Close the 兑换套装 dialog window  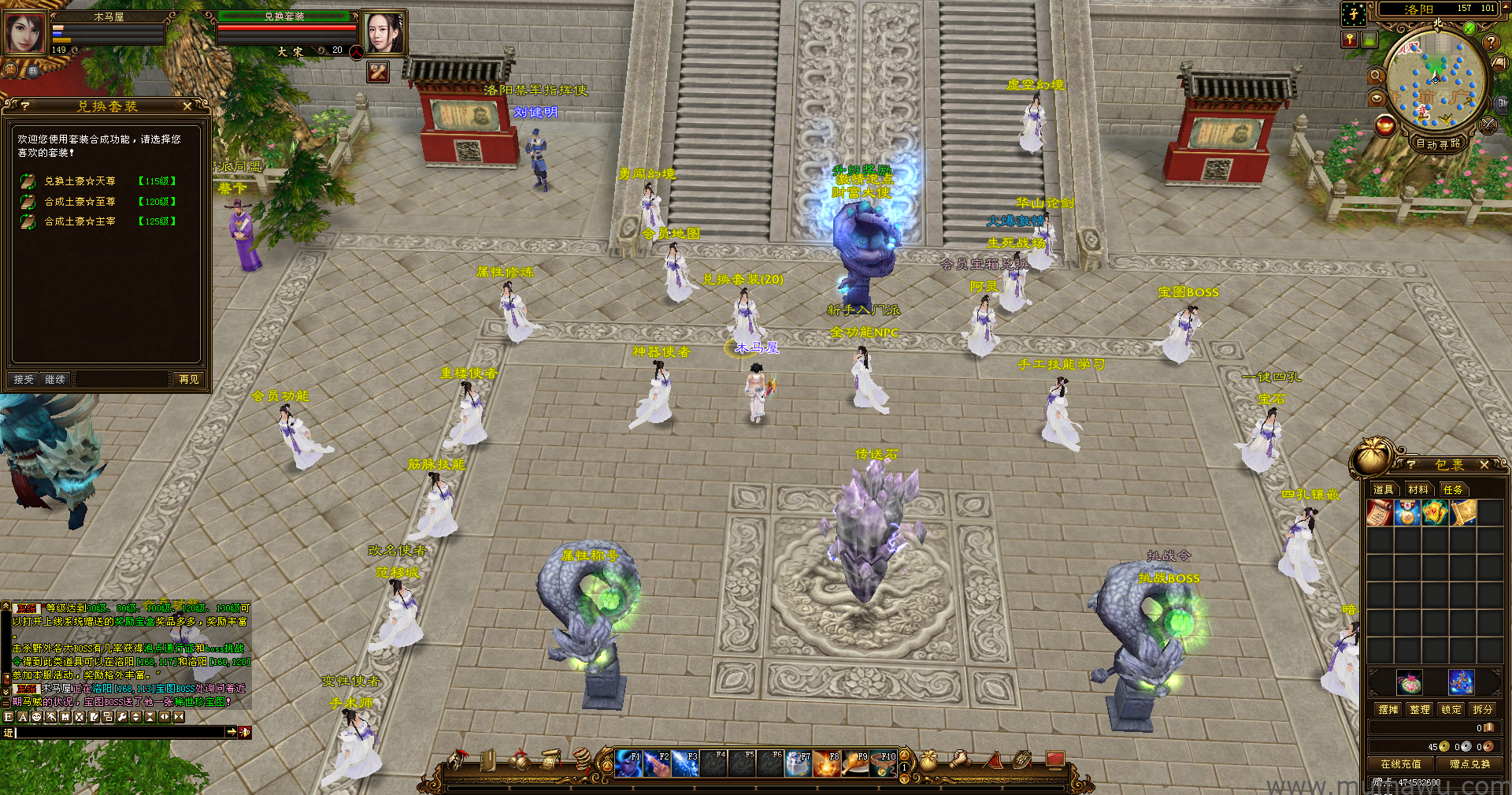coord(187,106)
